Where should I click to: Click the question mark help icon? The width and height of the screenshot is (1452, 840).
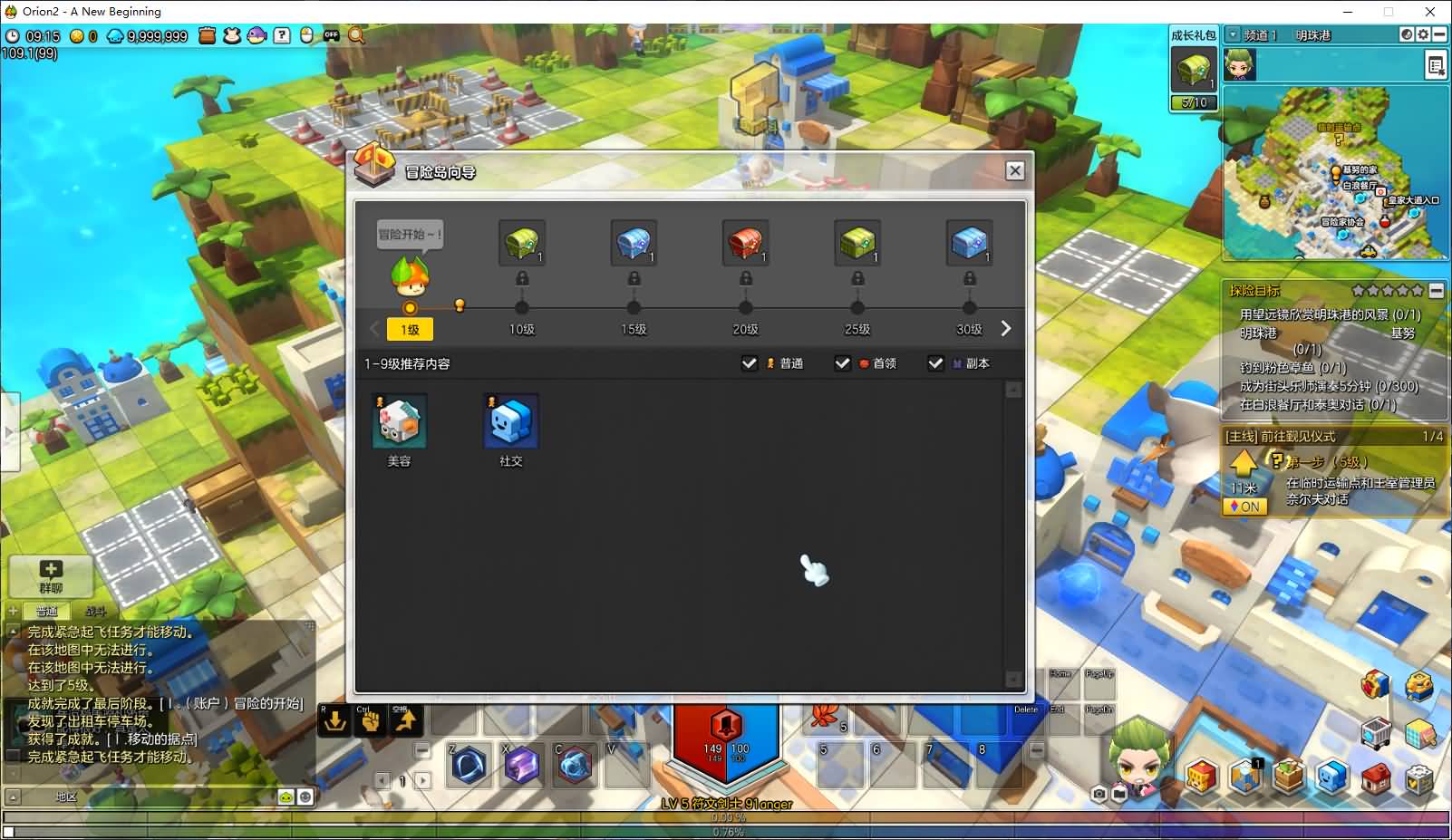282,35
